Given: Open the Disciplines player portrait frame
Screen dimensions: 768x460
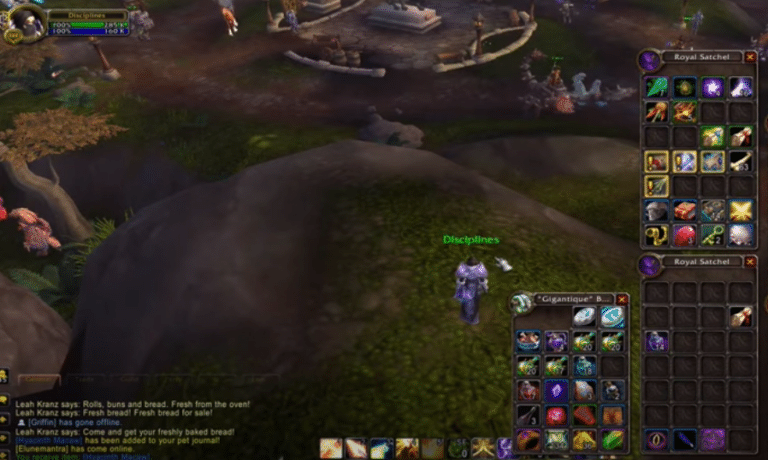Looking at the screenshot, I should click(25, 22).
